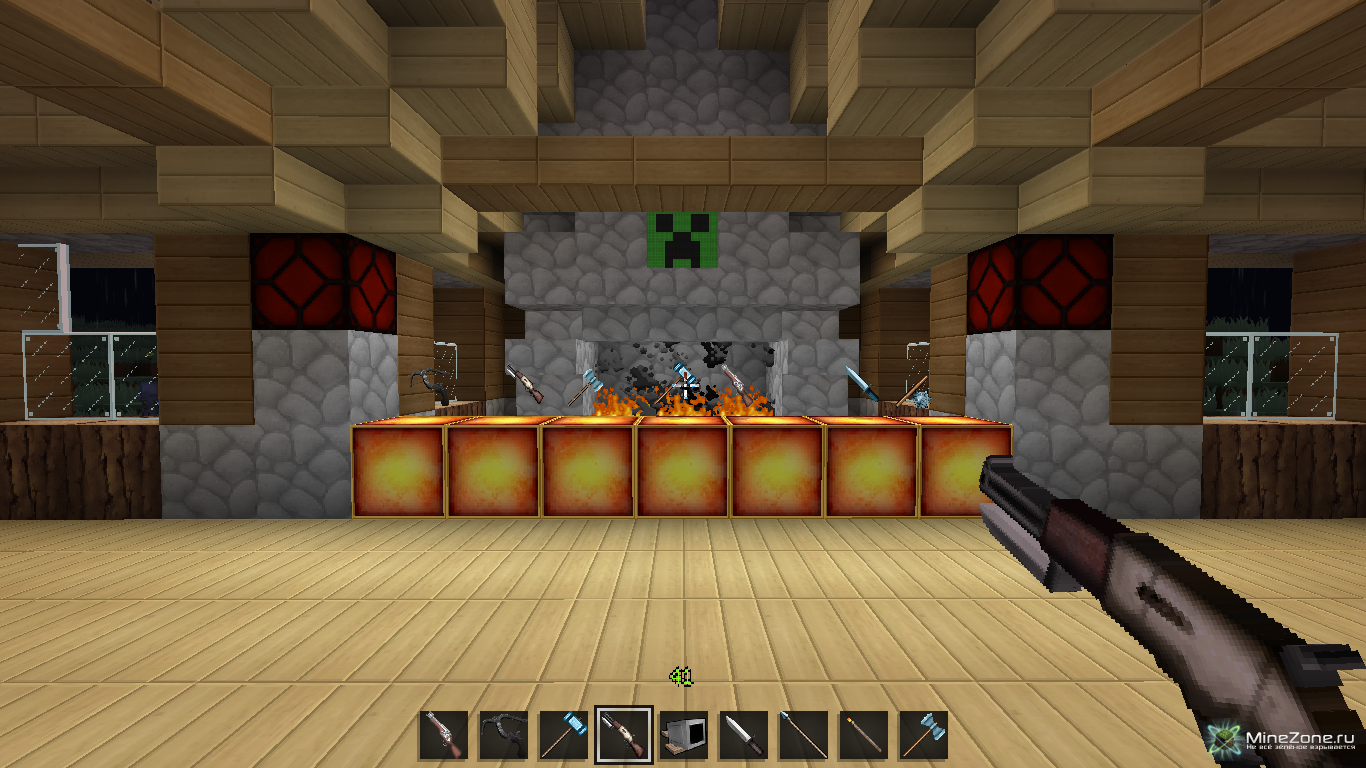Screen dimensions: 1366x768
Task: Select the double-headed battleaxe slot
Action: click(923, 735)
